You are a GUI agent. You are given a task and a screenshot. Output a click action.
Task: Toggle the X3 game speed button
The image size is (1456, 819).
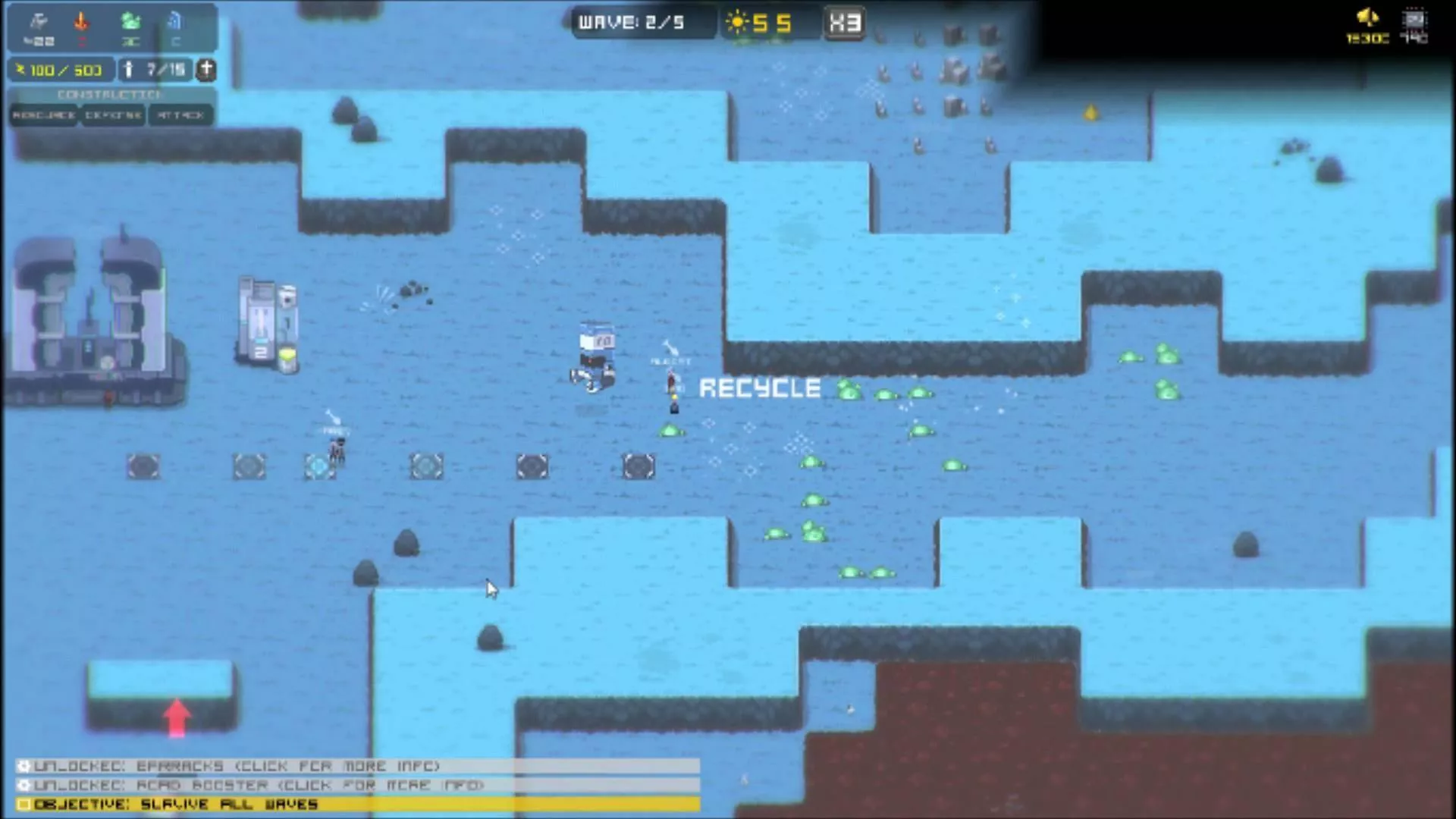(844, 23)
